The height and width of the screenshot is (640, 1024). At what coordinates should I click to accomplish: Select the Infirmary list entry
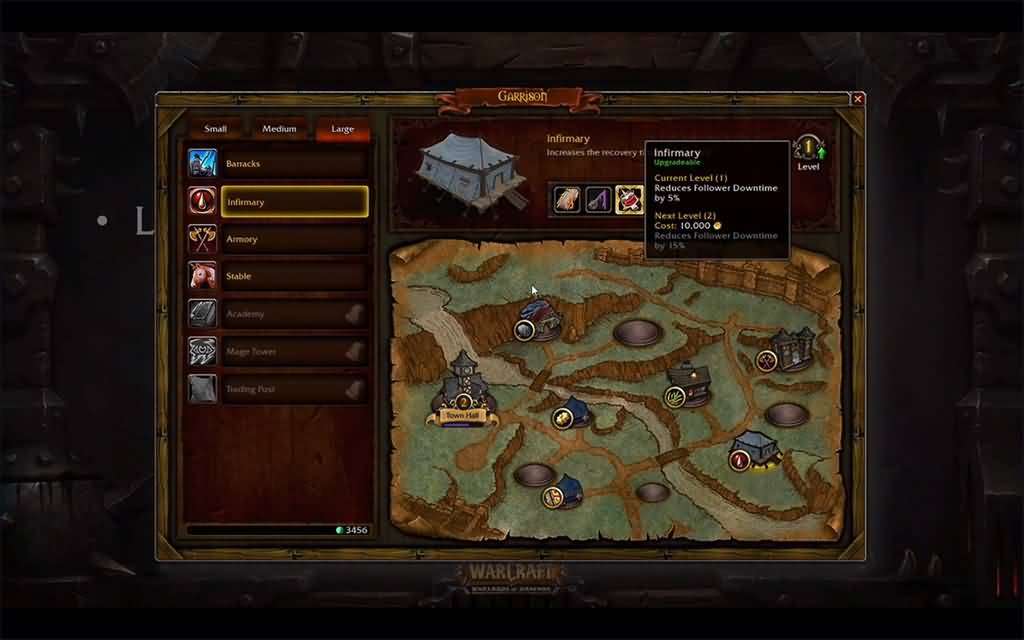pos(294,202)
